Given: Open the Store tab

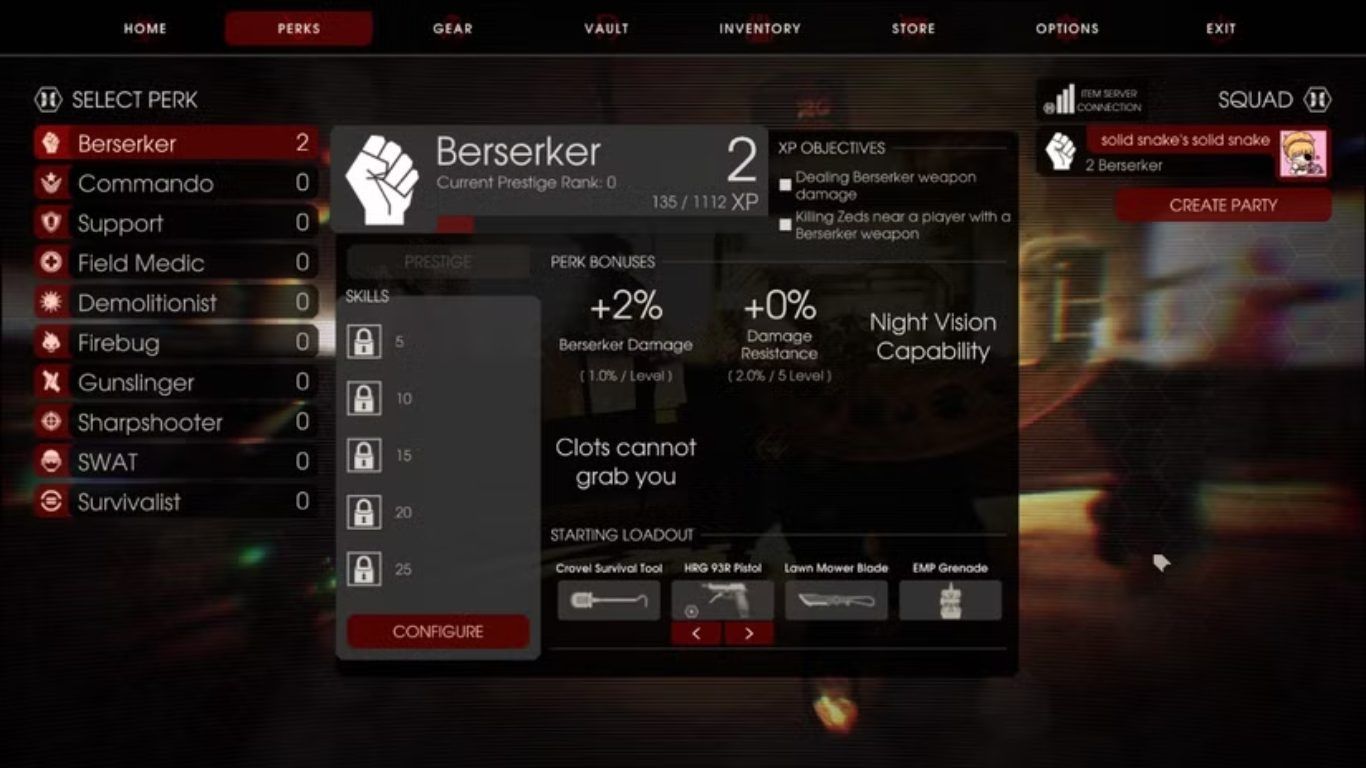Looking at the screenshot, I should (x=913, y=29).
